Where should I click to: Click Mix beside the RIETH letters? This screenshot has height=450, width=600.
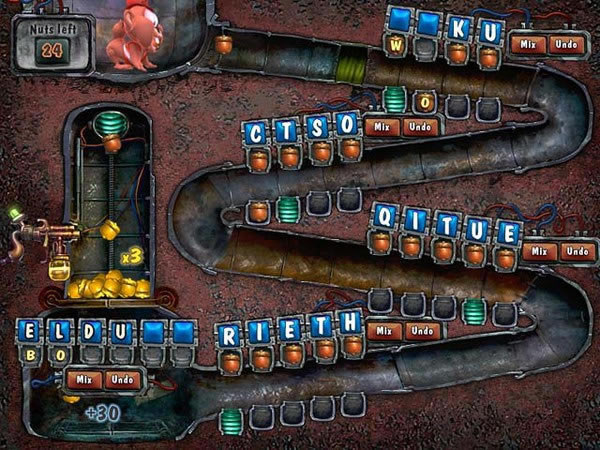pyautogui.click(x=385, y=331)
